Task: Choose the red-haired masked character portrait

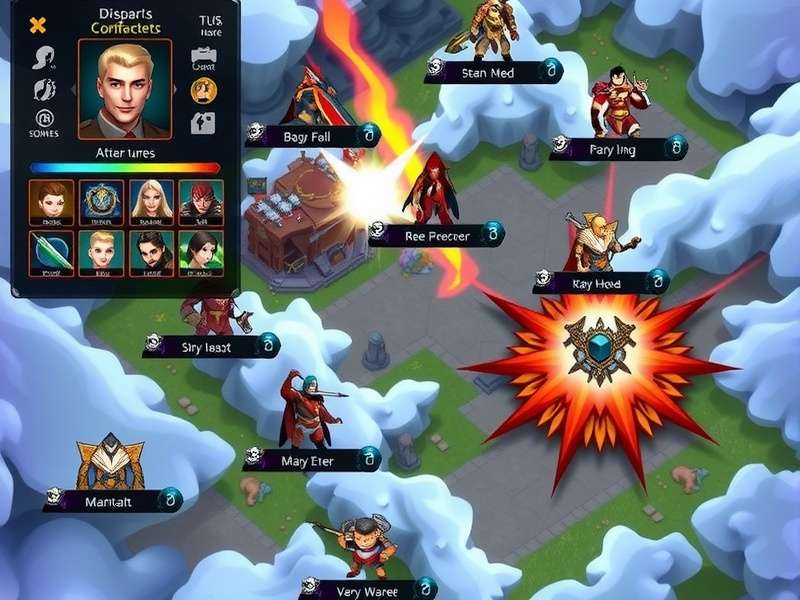Action: 201,200
